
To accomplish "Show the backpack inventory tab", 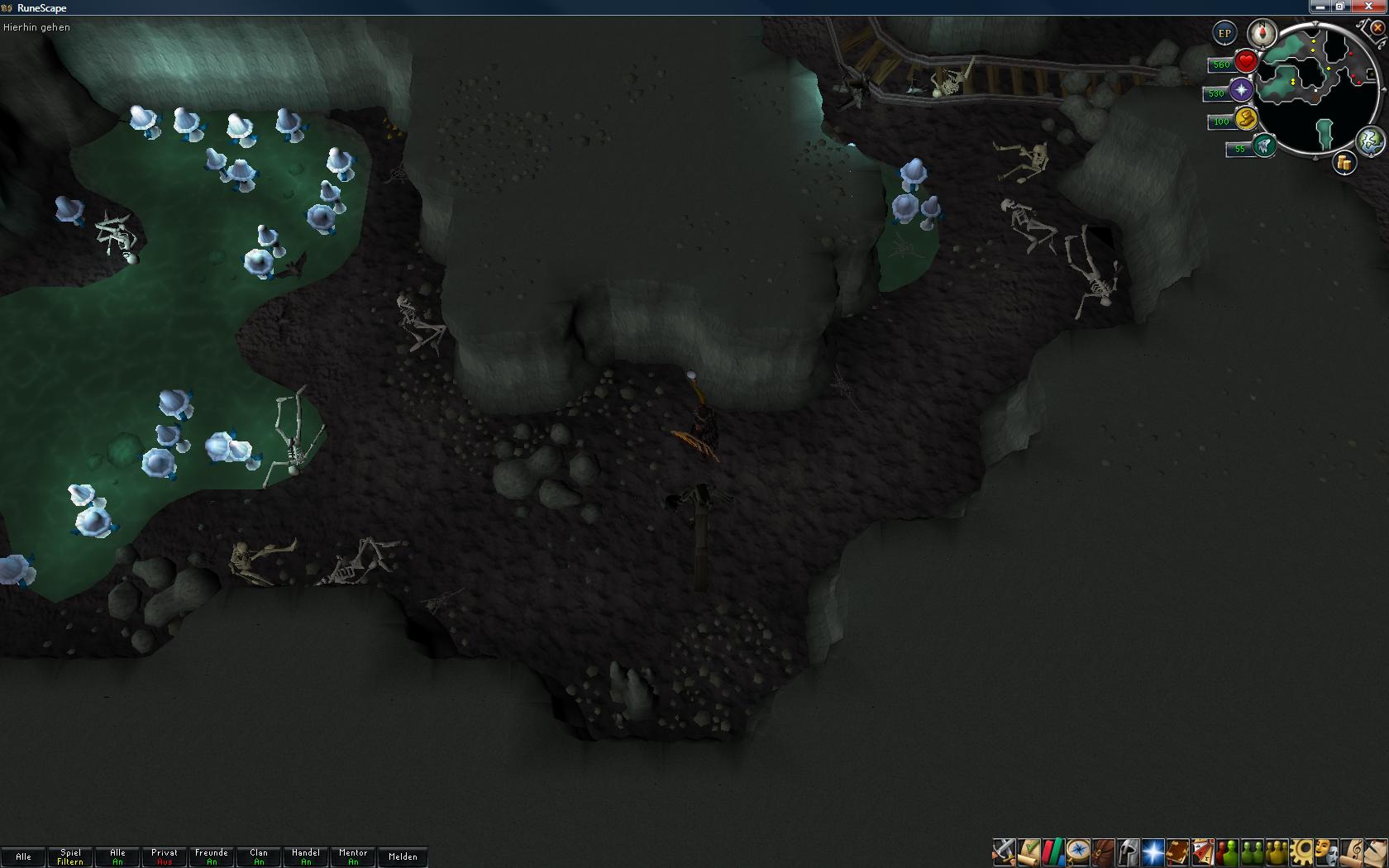I will [1103, 851].
